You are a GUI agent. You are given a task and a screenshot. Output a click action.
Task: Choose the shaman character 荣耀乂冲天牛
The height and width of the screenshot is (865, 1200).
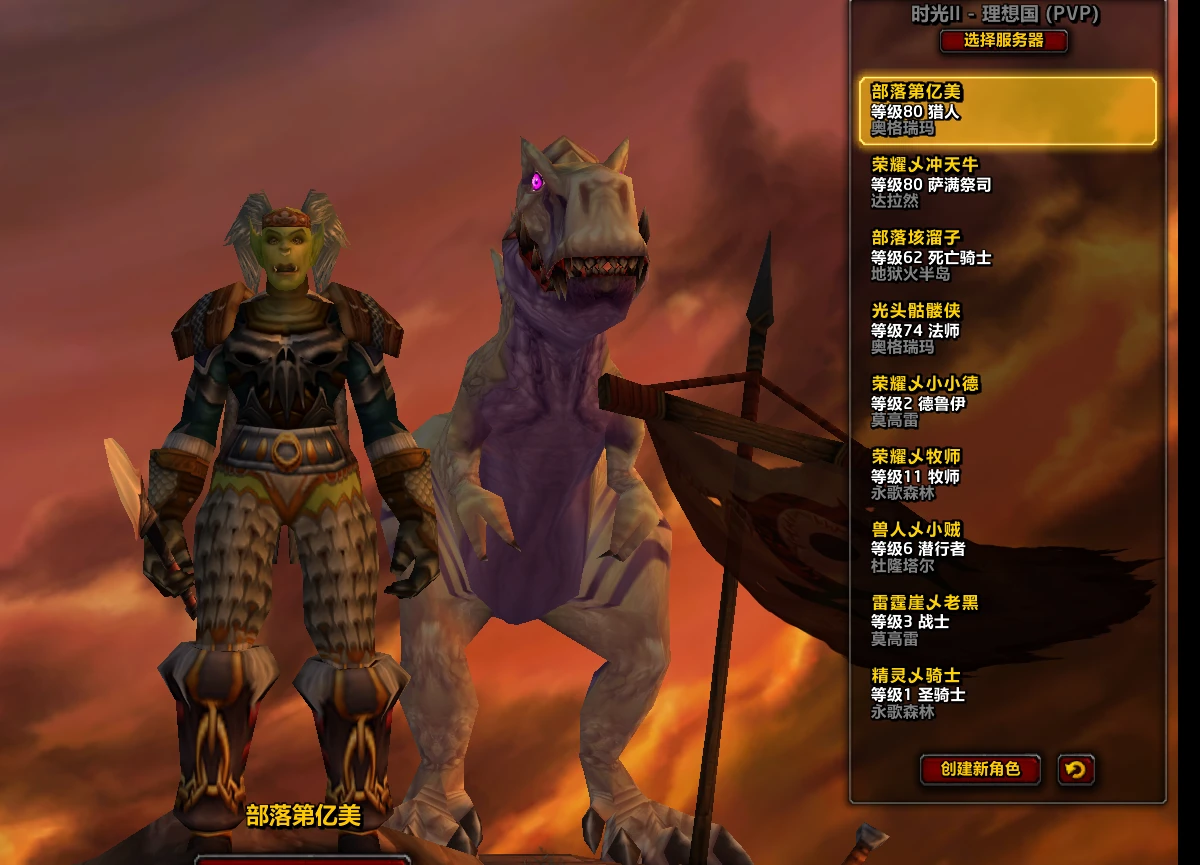(1007, 183)
